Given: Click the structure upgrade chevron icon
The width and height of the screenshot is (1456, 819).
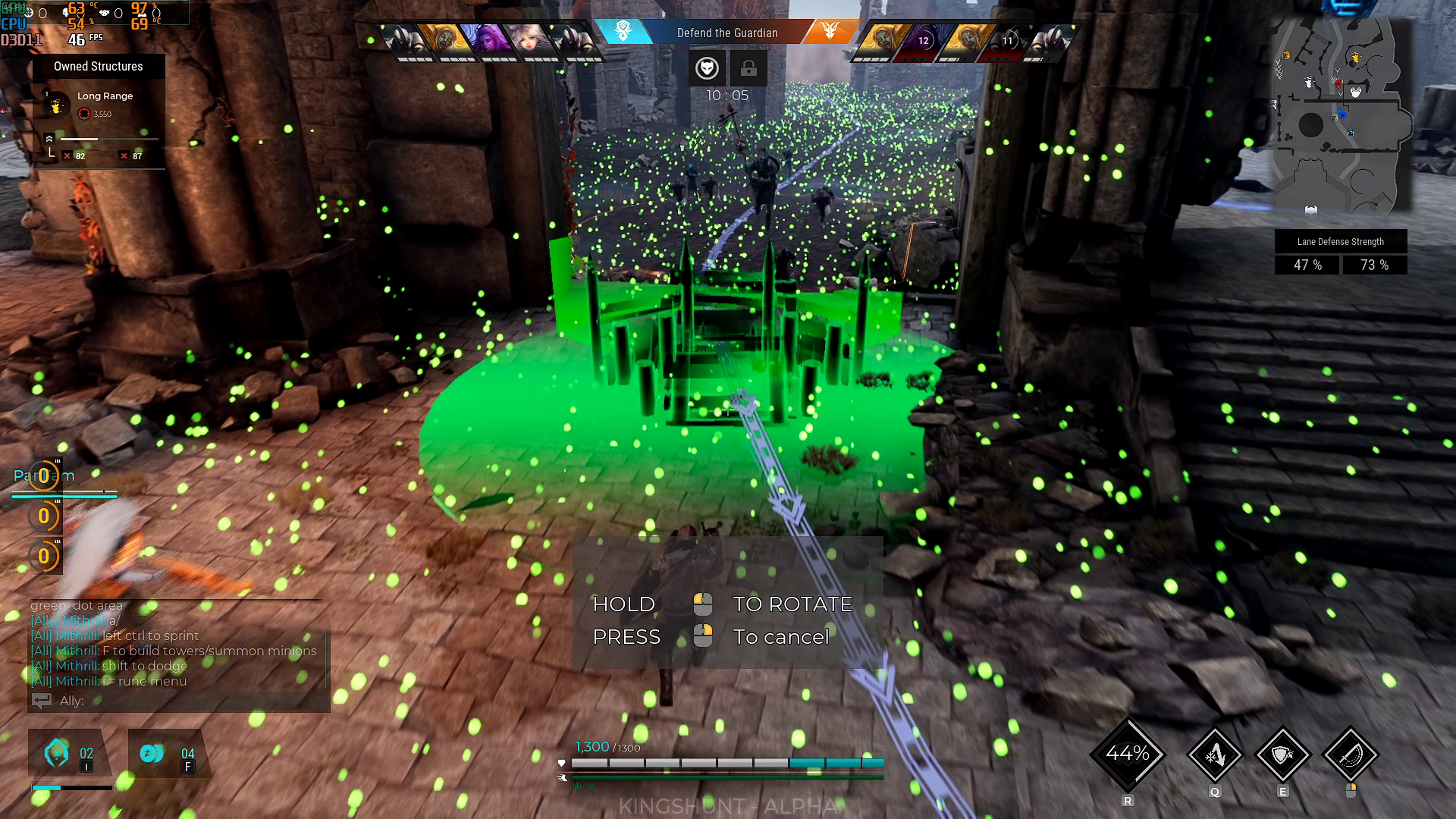Looking at the screenshot, I should pos(49,140).
